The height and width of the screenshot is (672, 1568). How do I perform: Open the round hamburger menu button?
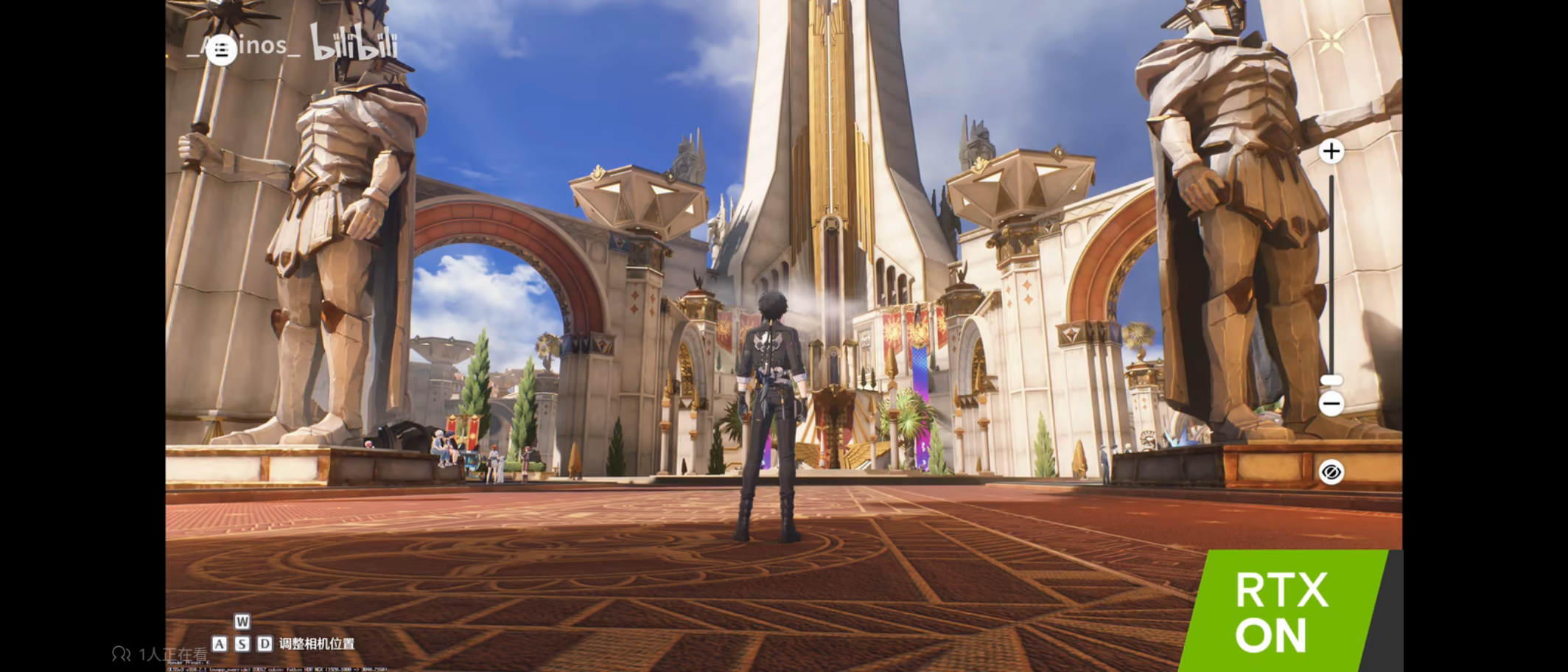click(x=221, y=50)
